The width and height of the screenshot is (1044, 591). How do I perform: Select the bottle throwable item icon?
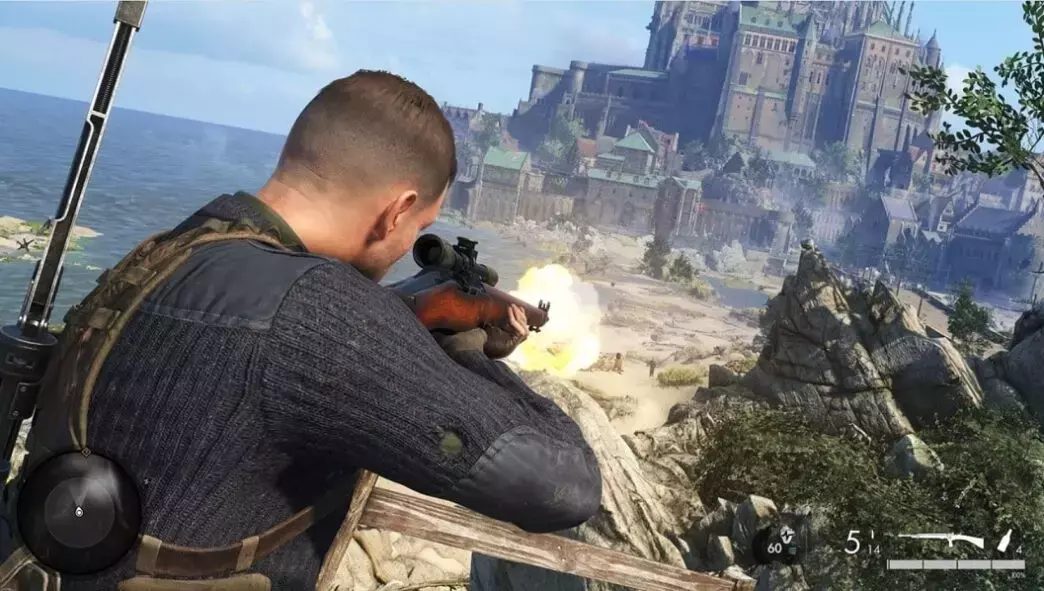pyautogui.click(x=1004, y=541)
